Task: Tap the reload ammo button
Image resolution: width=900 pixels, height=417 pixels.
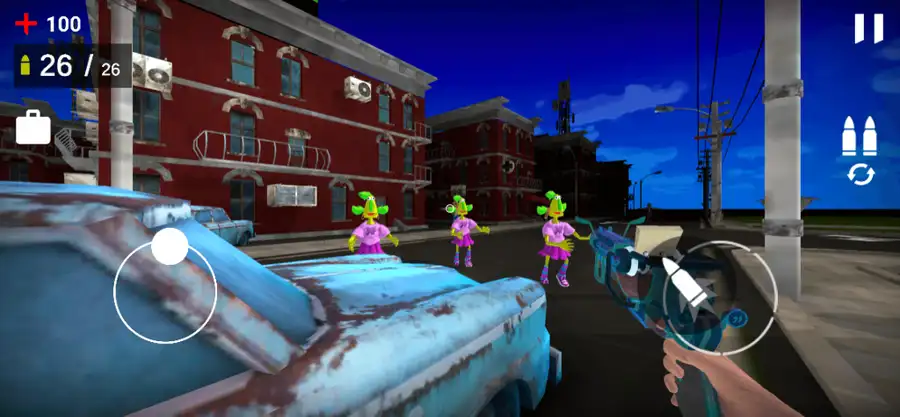Action: [x=859, y=152]
